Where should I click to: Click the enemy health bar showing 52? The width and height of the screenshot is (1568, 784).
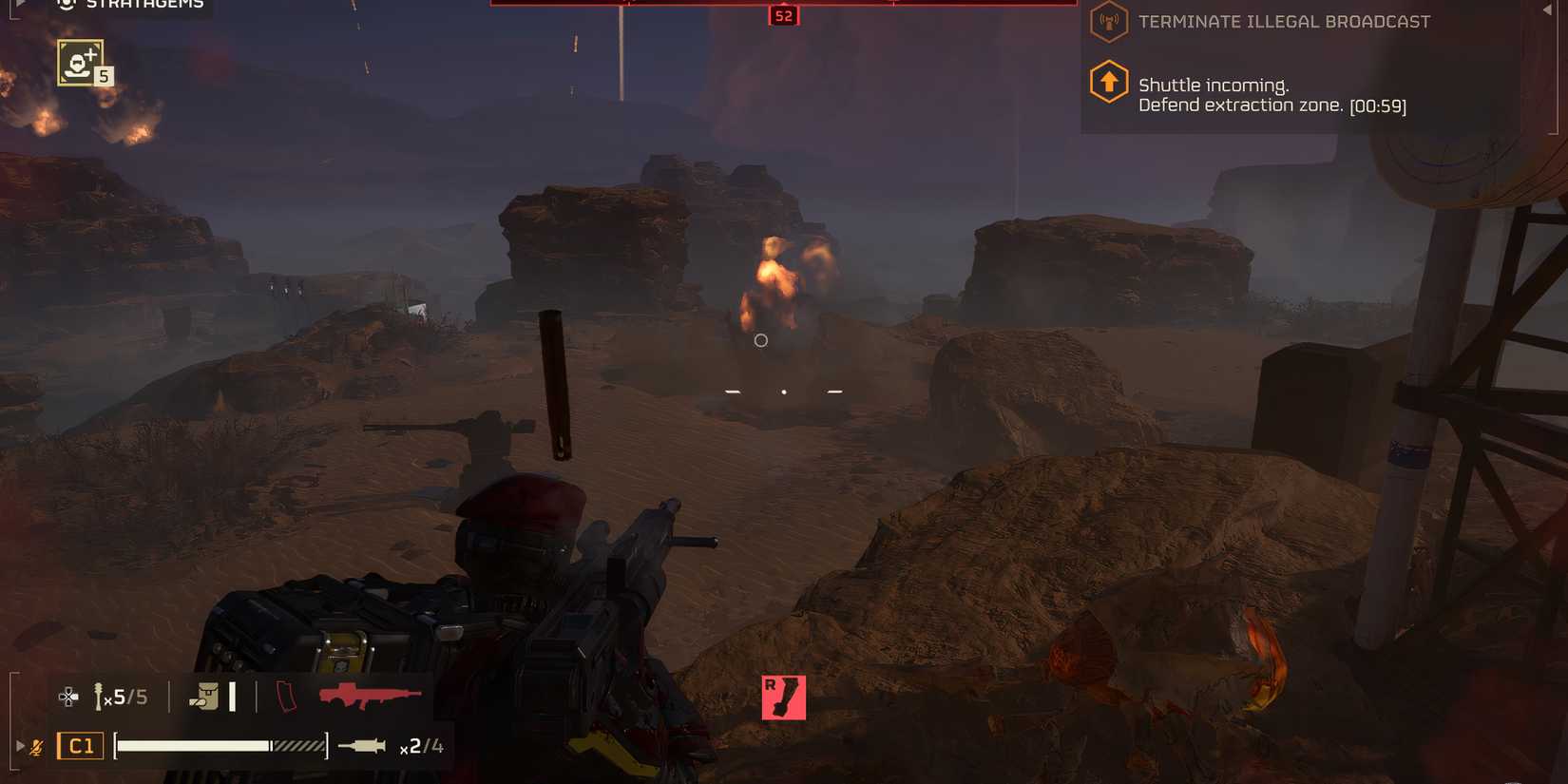click(x=782, y=15)
